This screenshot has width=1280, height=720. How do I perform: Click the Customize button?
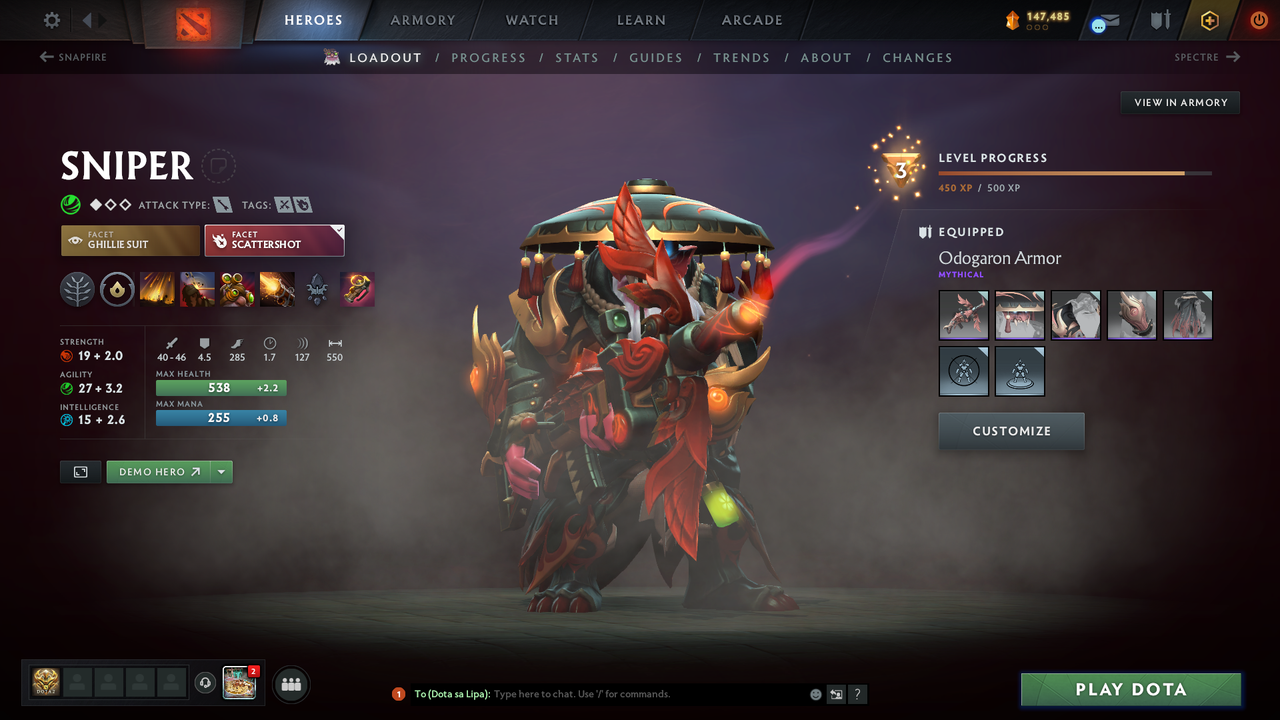1011,431
